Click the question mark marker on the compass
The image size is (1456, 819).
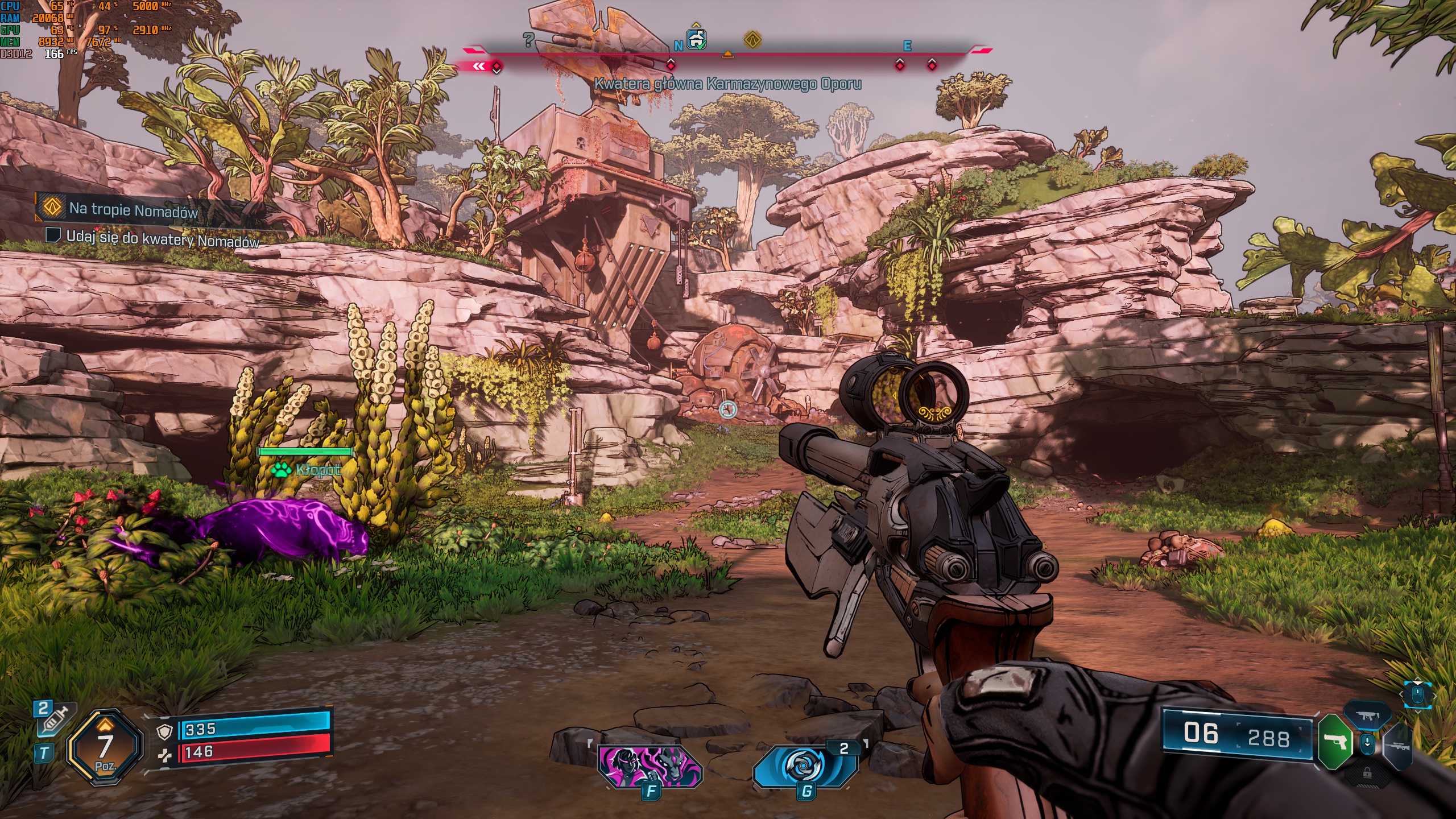(x=528, y=39)
